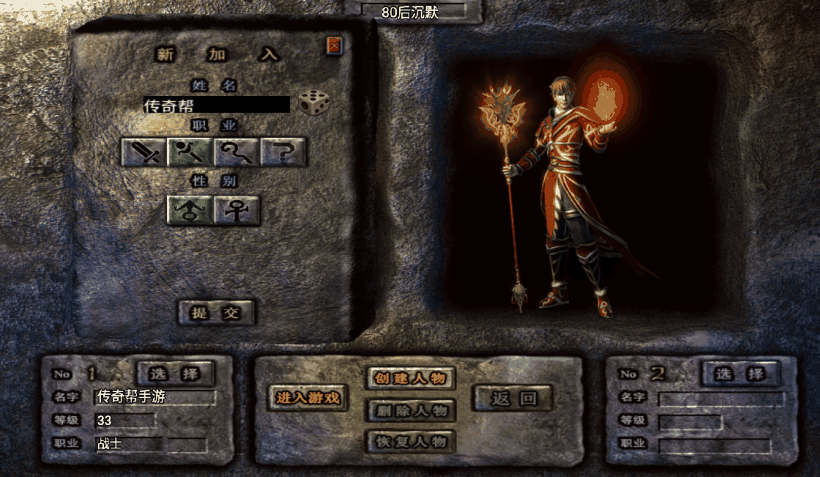This screenshot has width=820, height=477.
Task: Choose the sword warrior class icon
Action: pyautogui.click(x=142, y=152)
